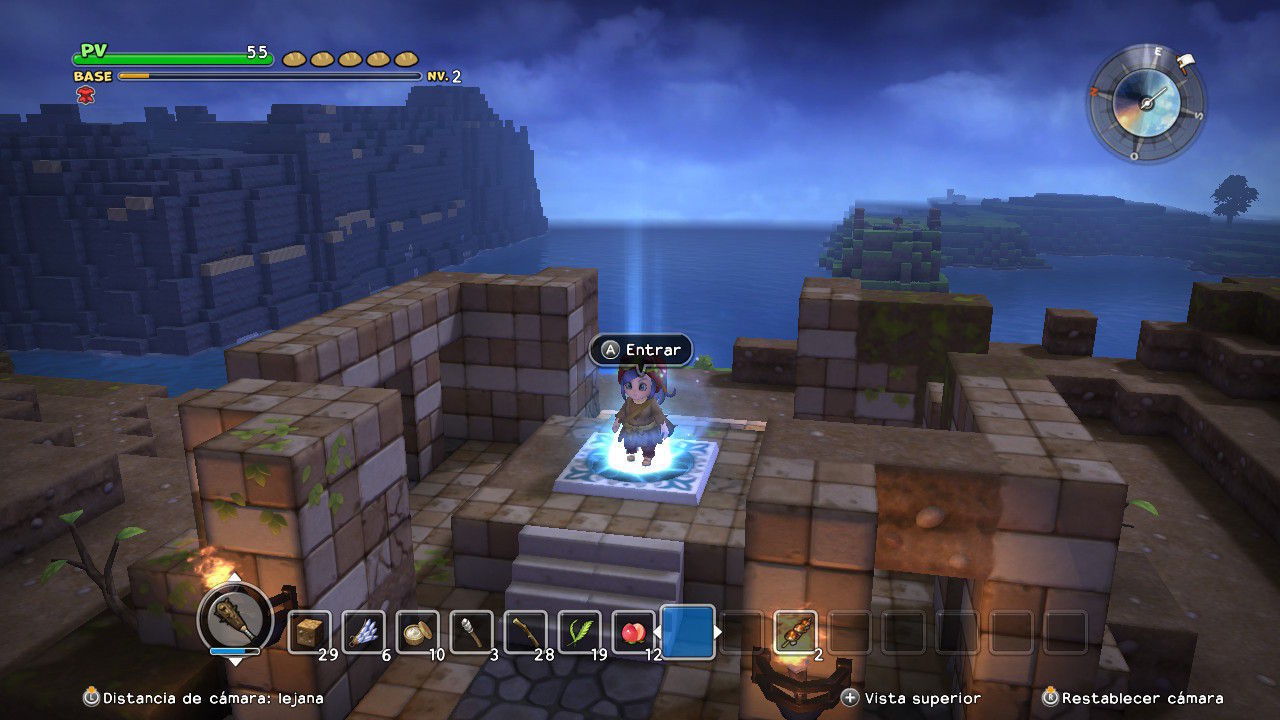This screenshot has height=720, width=1280.
Task: Activate the Entrar prompt above the character
Action: coord(641,350)
